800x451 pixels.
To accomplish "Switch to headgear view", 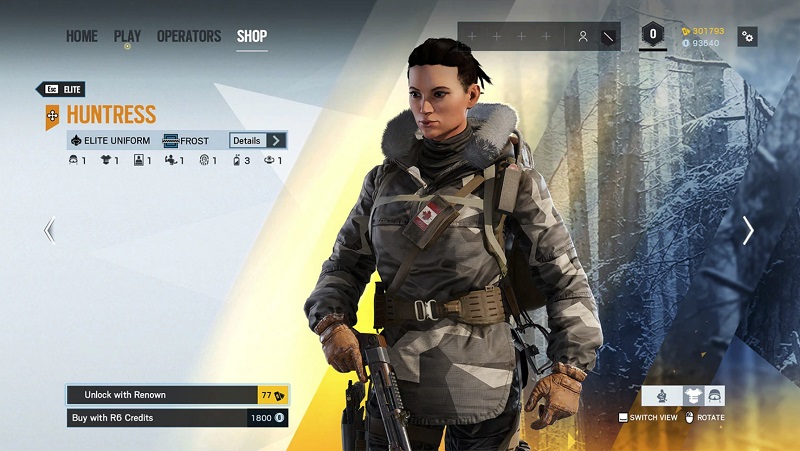I will [714, 396].
